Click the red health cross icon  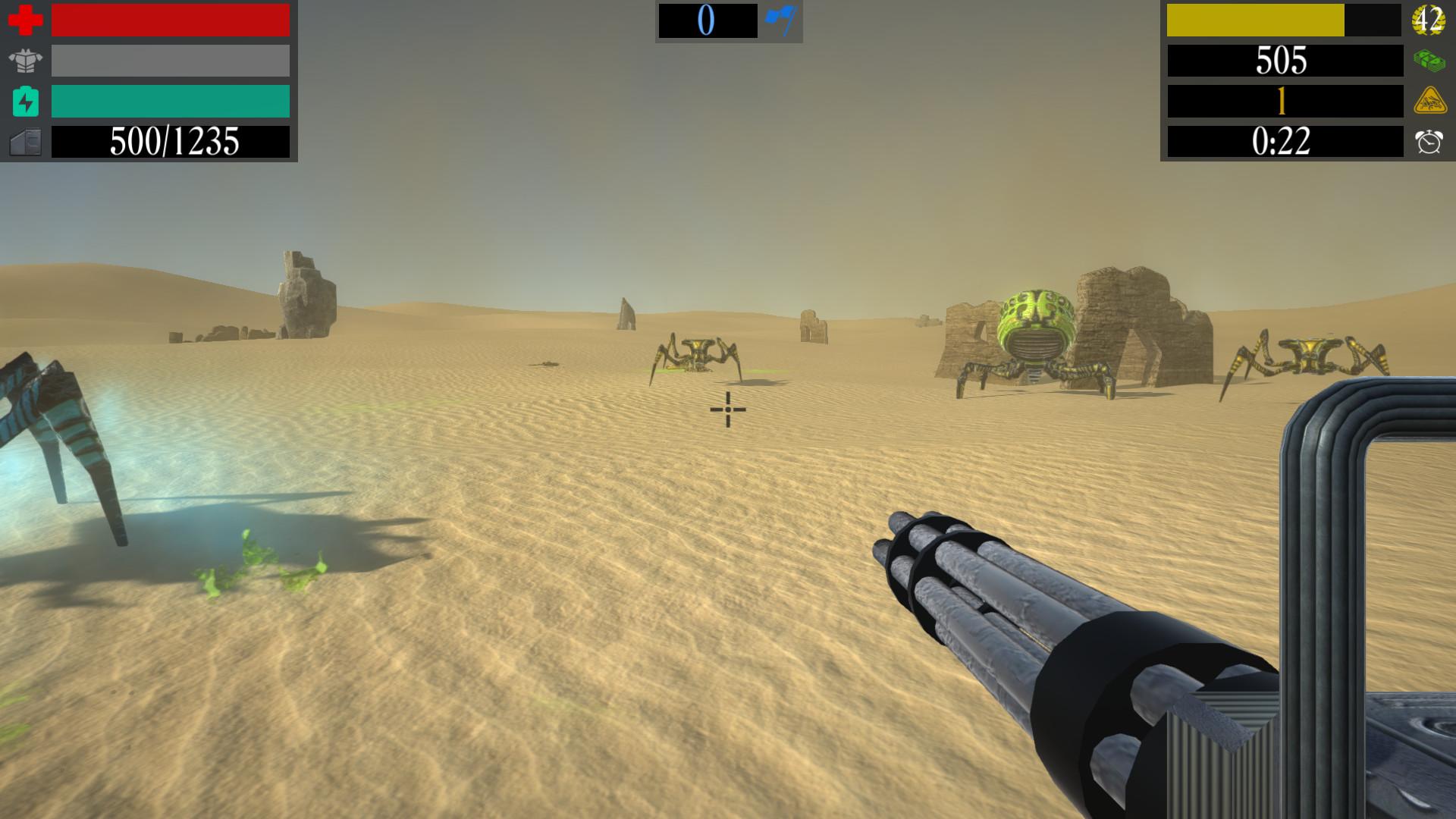pos(24,20)
